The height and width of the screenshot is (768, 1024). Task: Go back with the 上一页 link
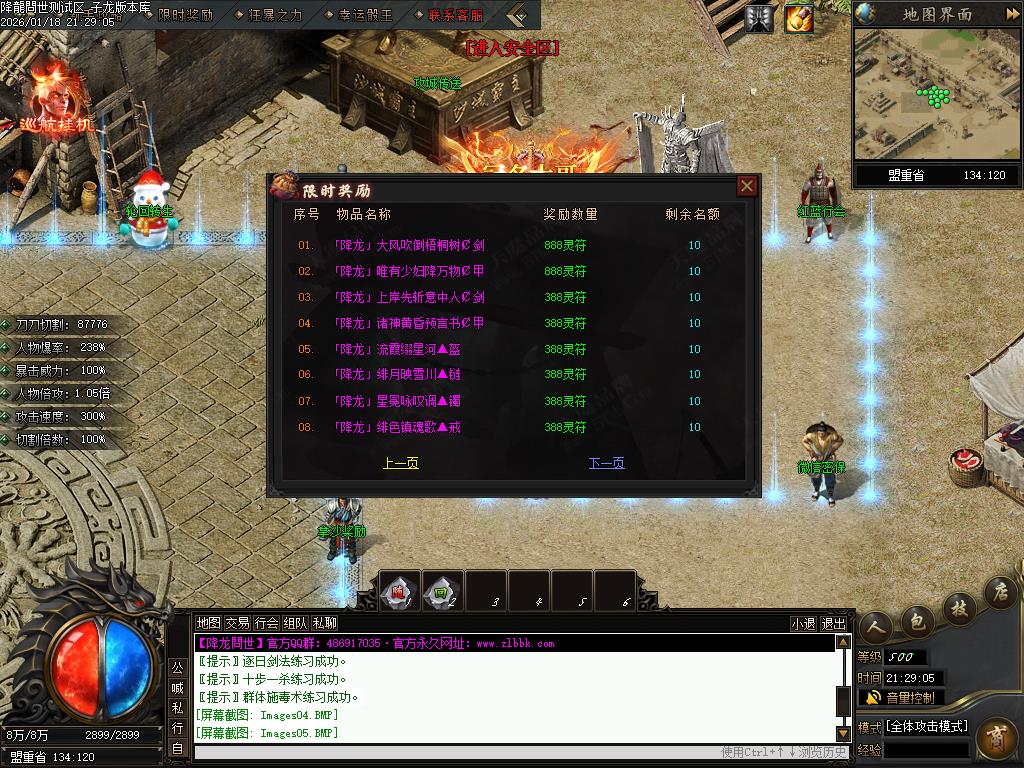pyautogui.click(x=401, y=463)
